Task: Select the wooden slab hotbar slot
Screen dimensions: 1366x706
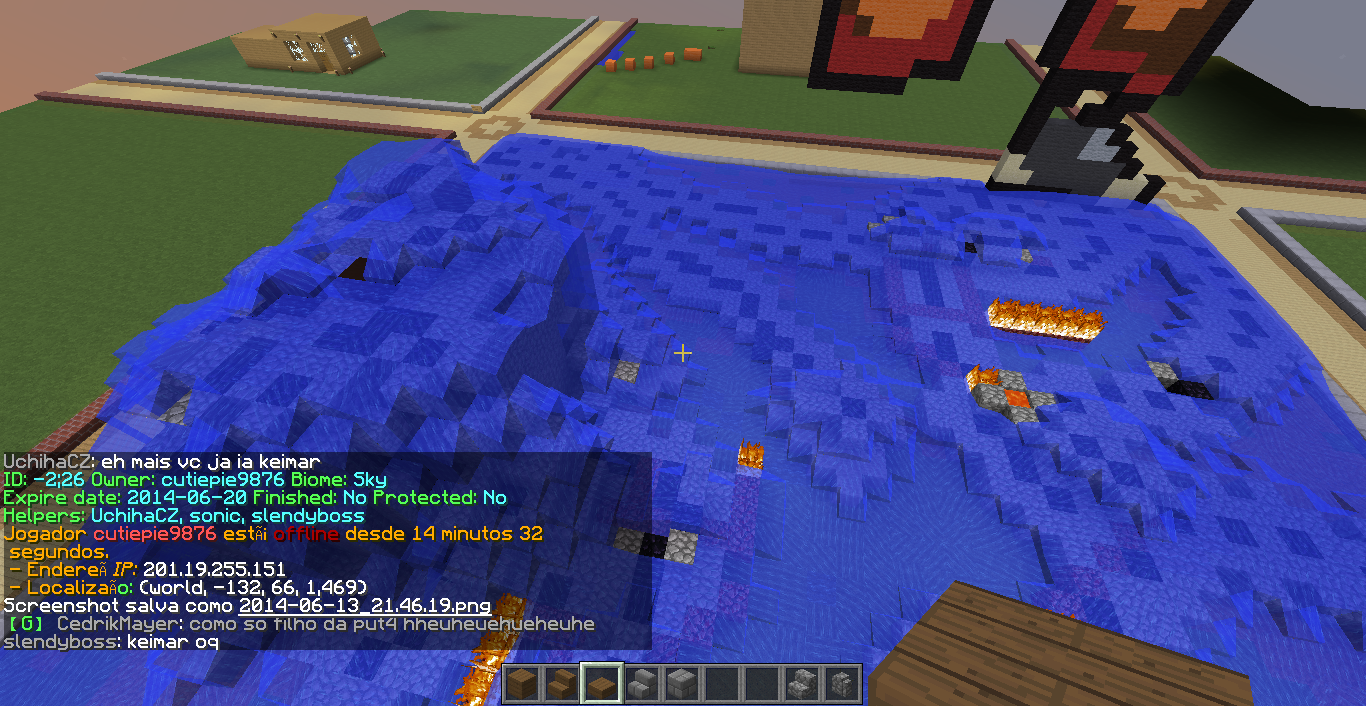Action: [x=602, y=685]
